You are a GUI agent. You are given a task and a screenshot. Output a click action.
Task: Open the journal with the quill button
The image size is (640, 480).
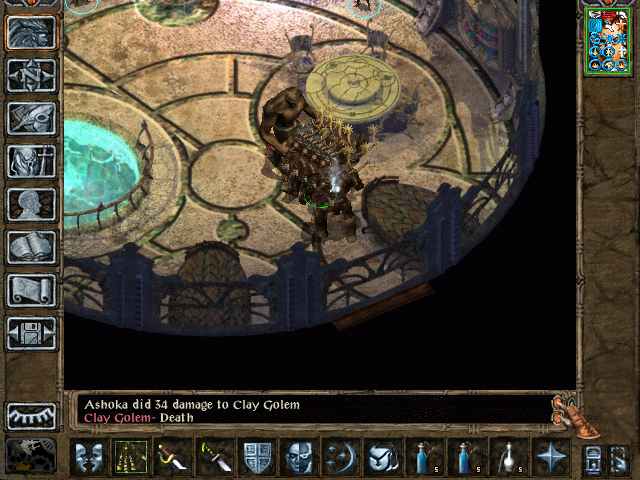coord(31,118)
